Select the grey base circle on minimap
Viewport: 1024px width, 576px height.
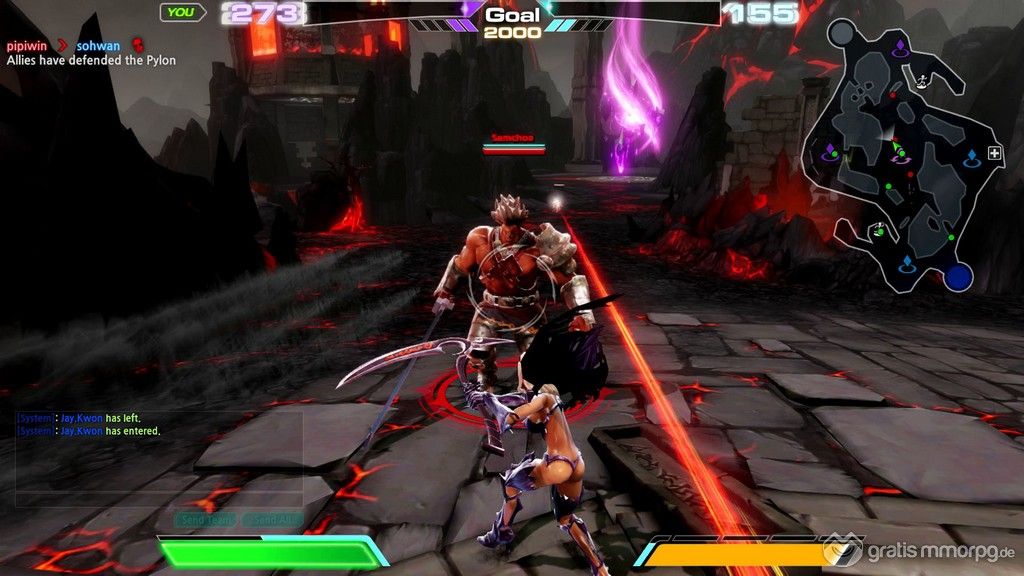[x=841, y=33]
